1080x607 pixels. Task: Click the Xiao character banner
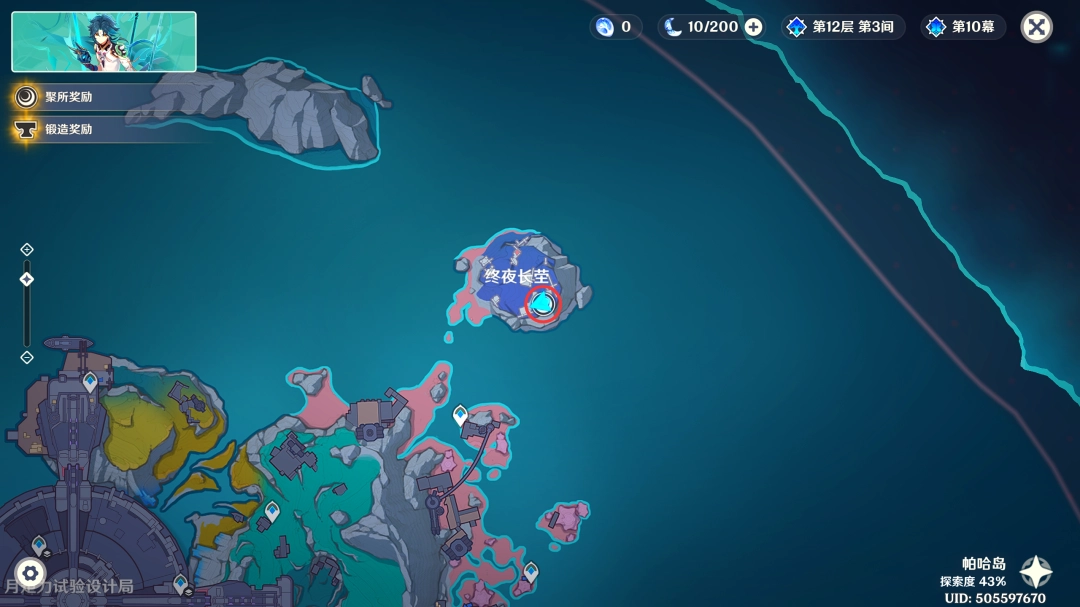point(104,42)
